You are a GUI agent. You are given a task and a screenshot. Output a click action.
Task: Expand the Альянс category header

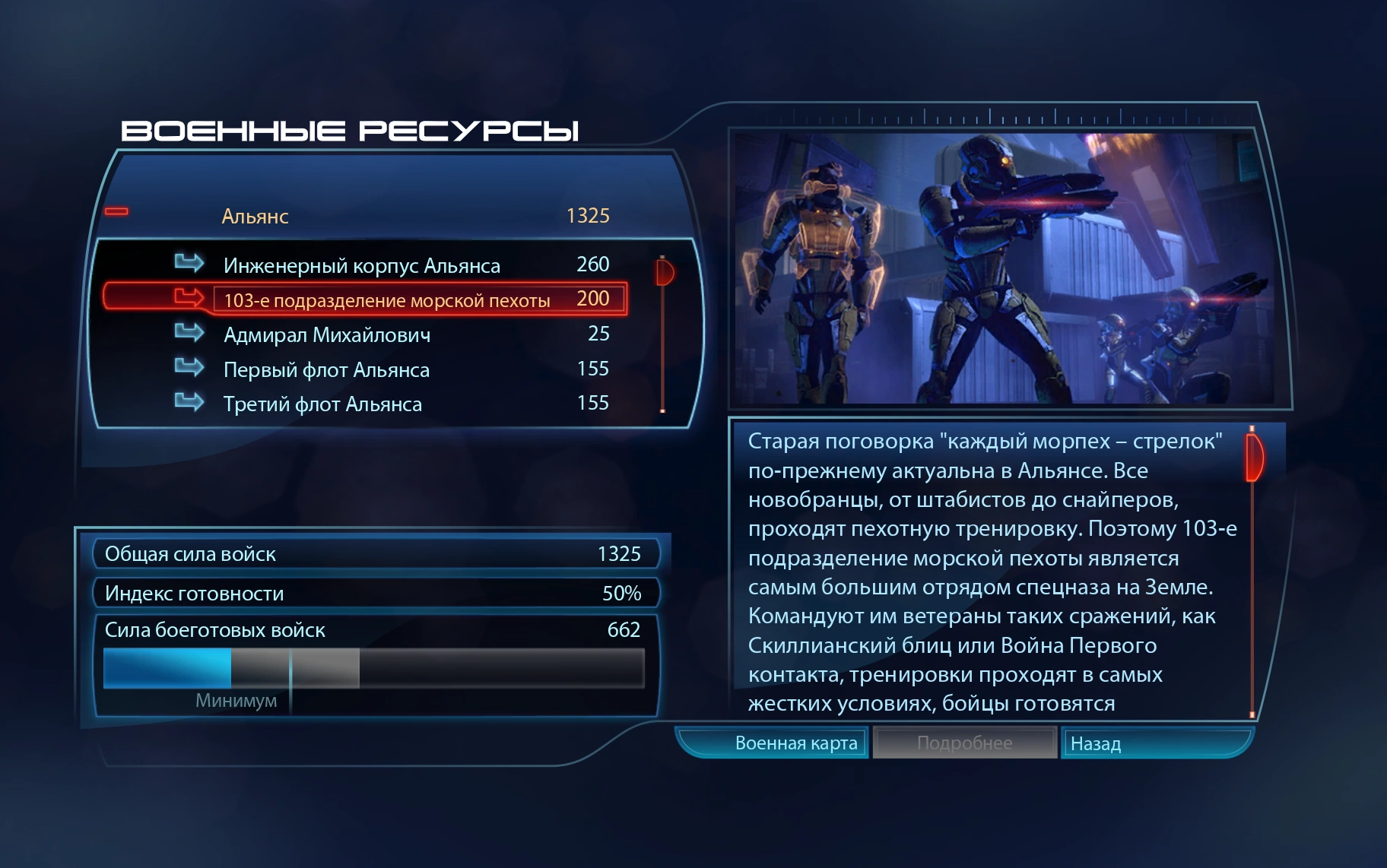304,215
